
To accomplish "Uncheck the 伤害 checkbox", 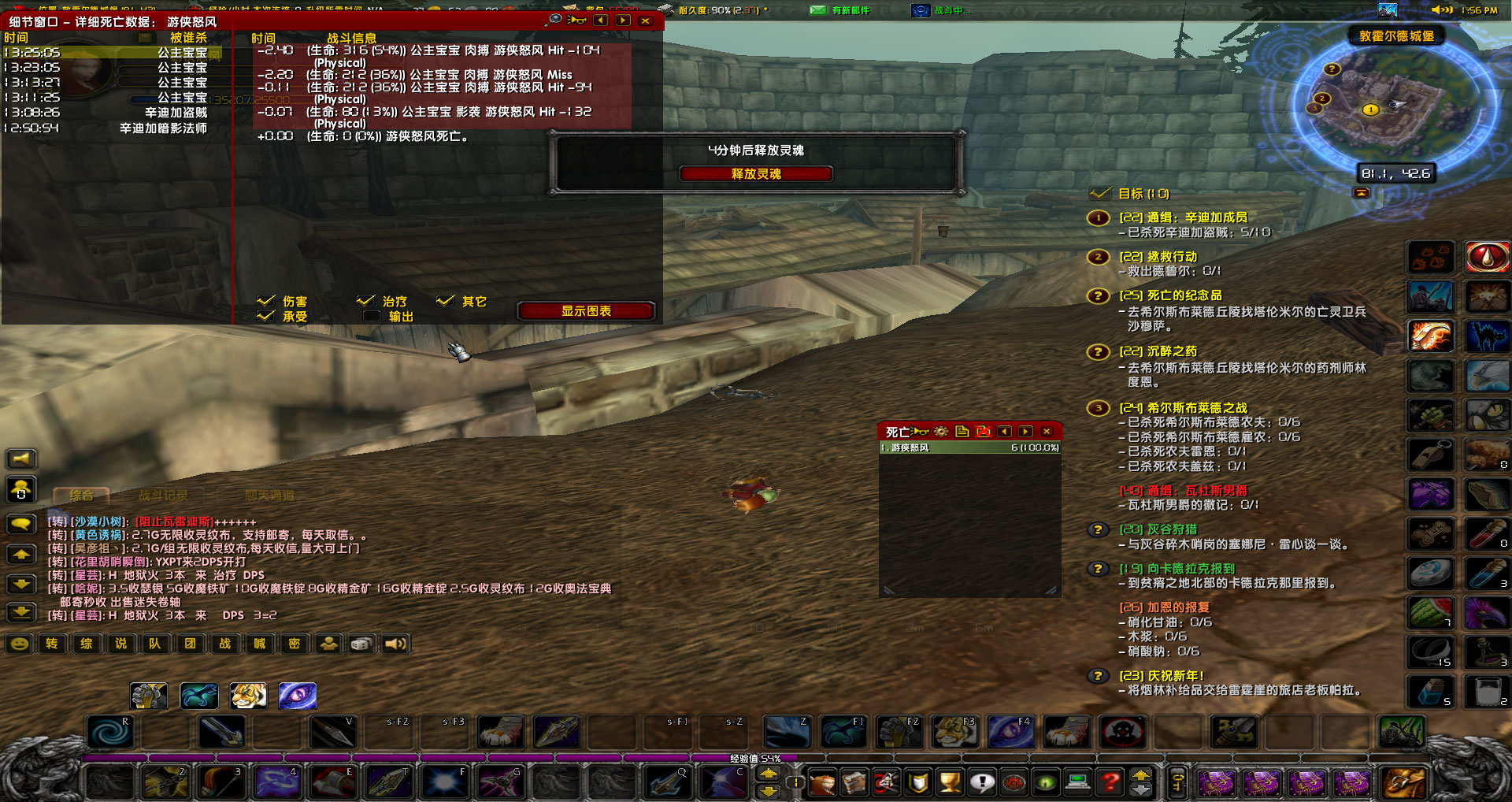I will [x=267, y=300].
